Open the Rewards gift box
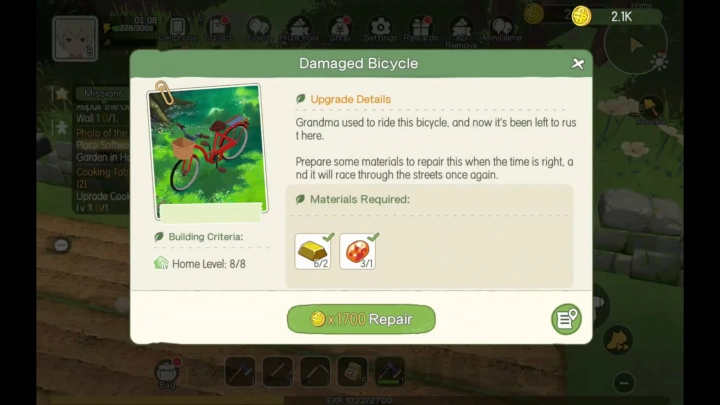The image size is (720, 405). click(421, 29)
